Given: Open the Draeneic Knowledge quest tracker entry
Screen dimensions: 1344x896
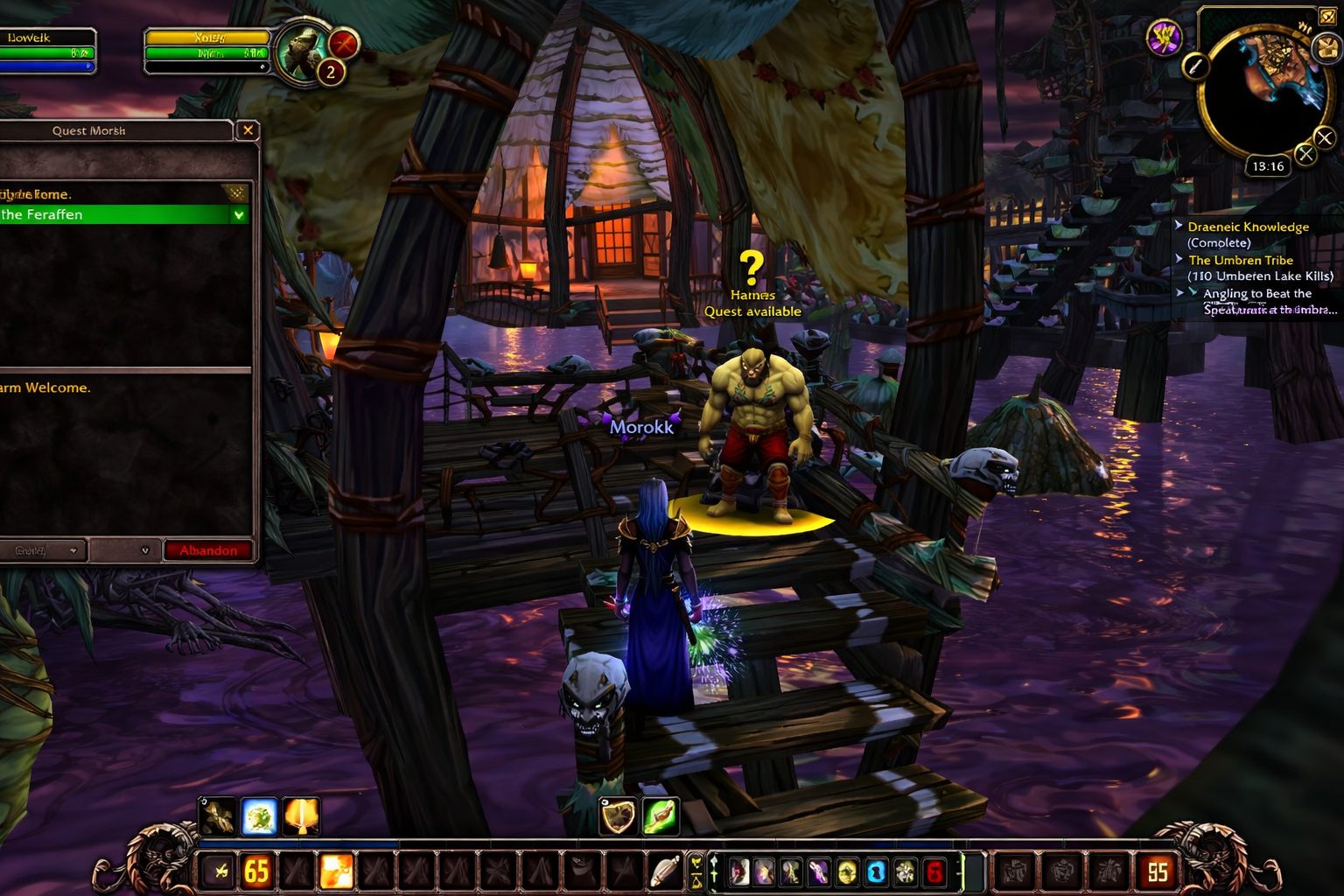Looking at the screenshot, I should pyautogui.click(x=1248, y=227).
